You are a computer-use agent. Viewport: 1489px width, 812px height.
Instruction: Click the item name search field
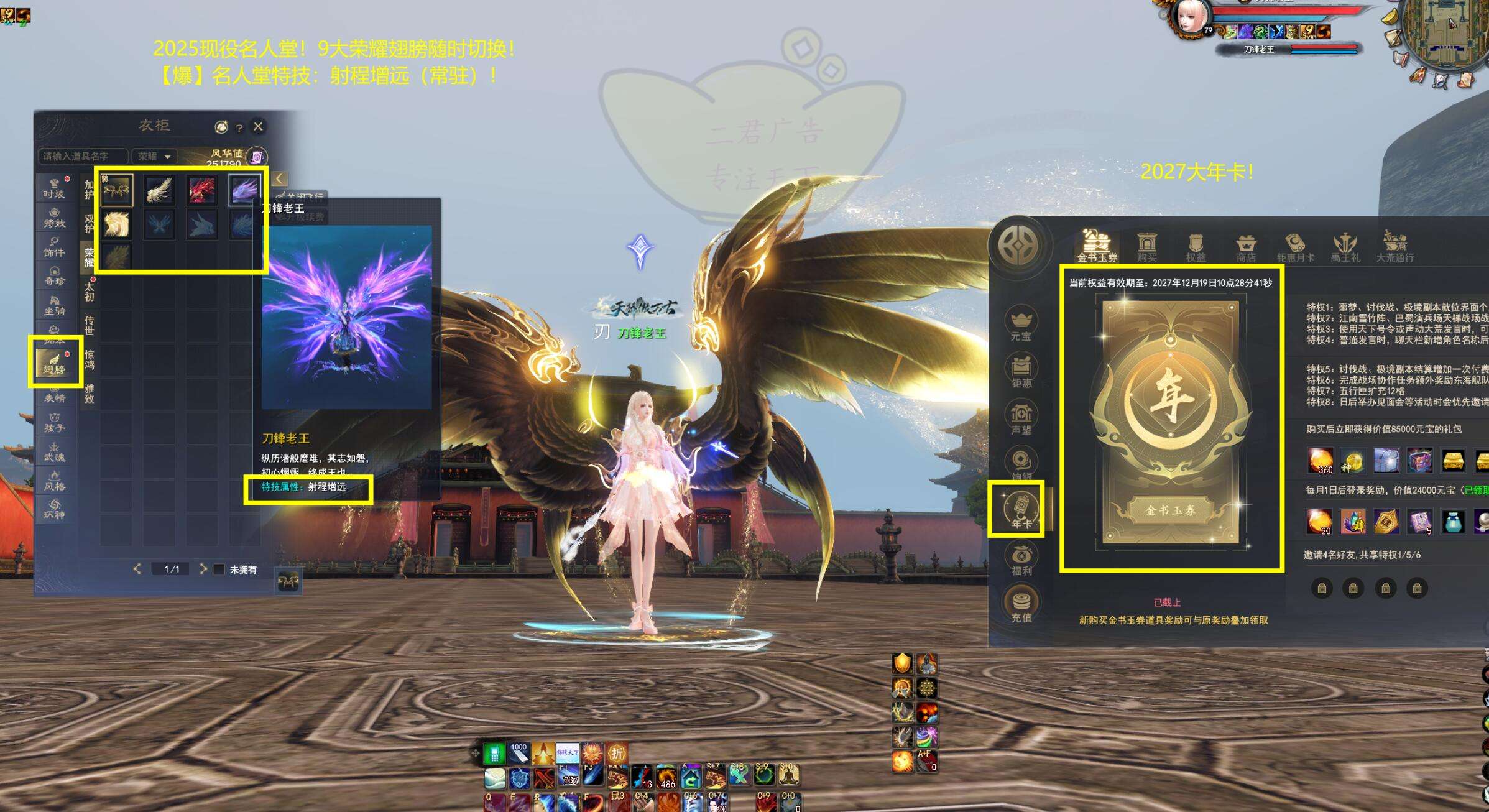(x=83, y=157)
